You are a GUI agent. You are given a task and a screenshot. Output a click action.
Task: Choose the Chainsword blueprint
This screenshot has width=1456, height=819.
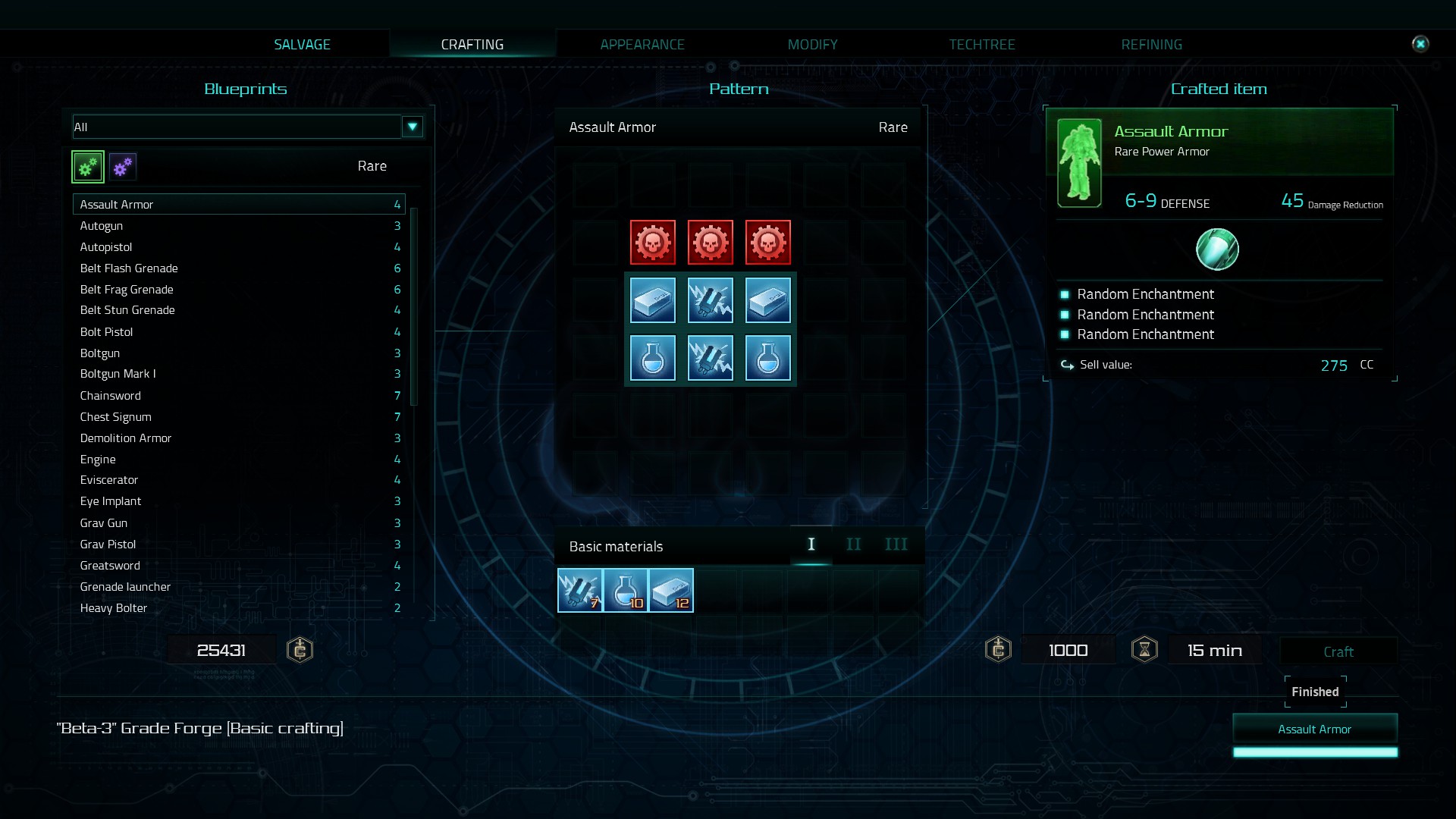[x=111, y=396]
